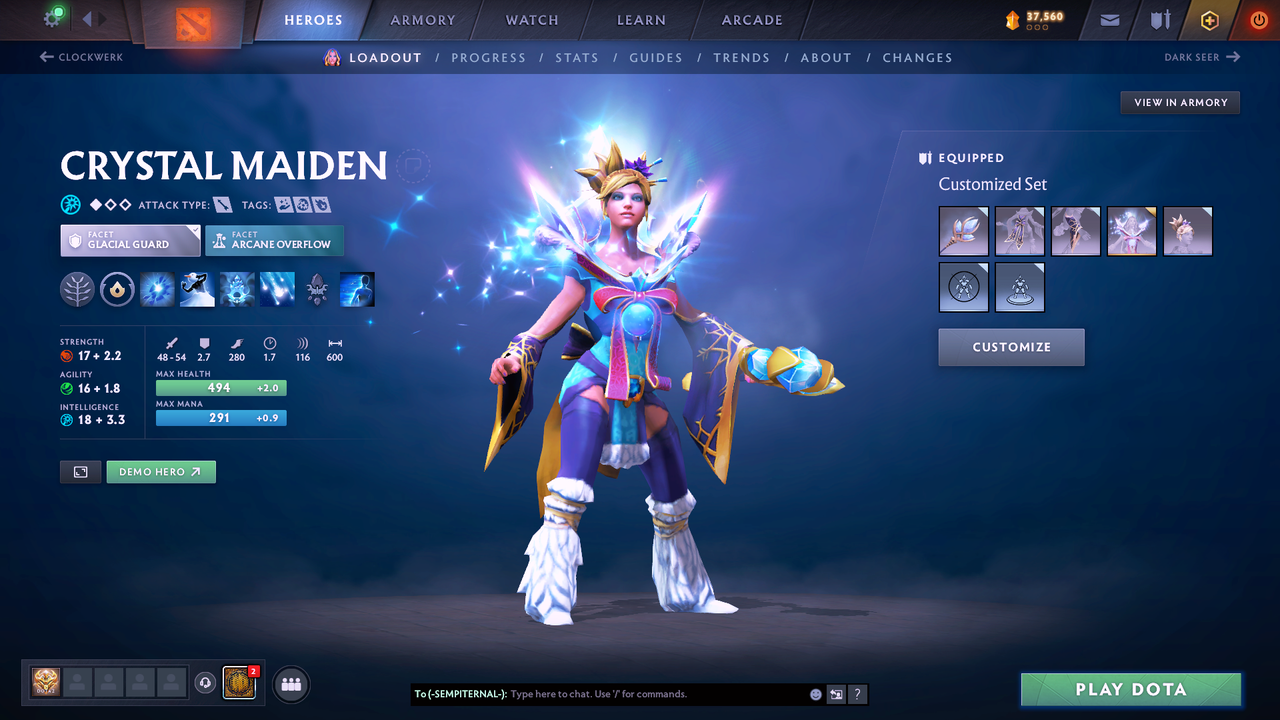Select the Crystal Nova ability icon

(157, 290)
